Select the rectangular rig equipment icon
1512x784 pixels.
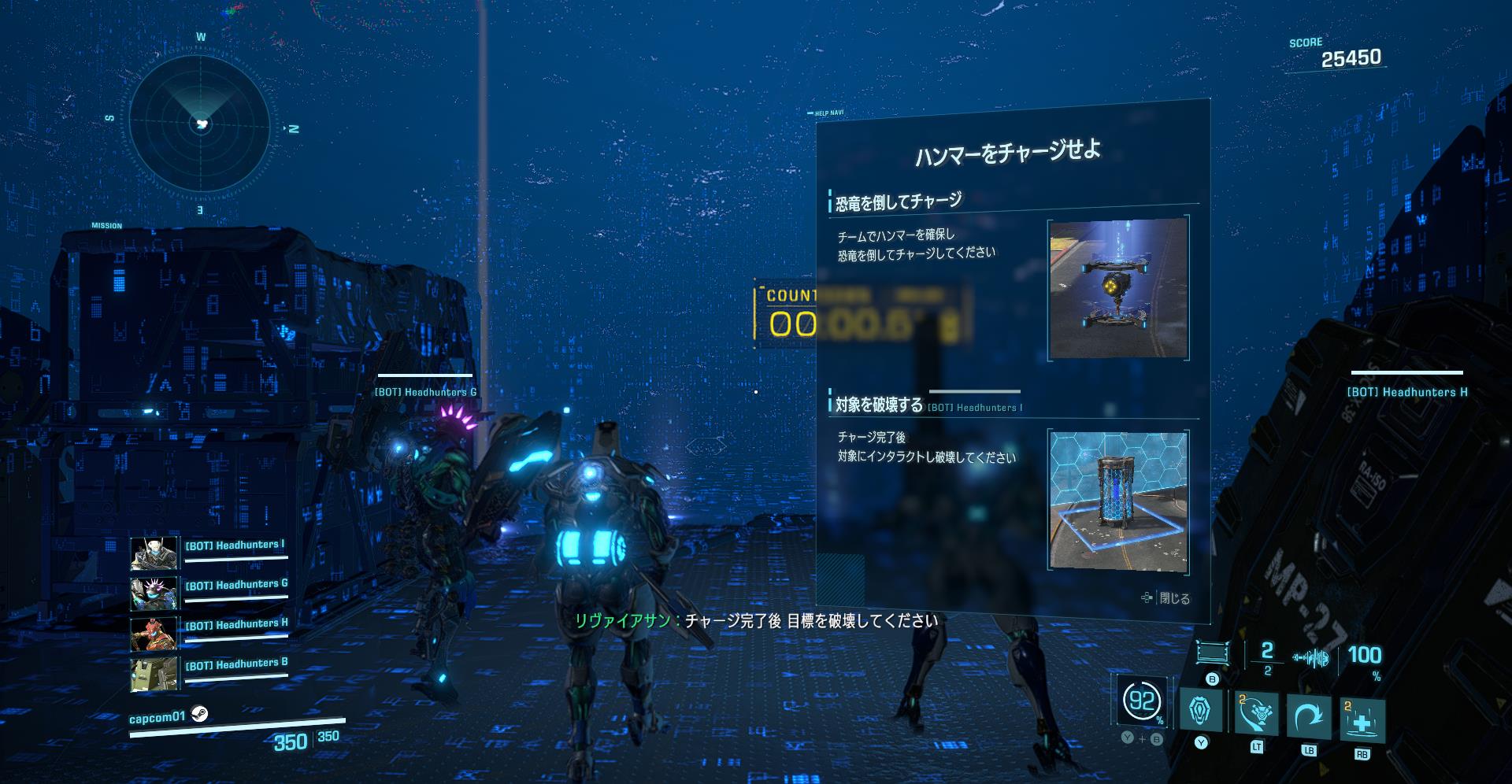[1212, 653]
